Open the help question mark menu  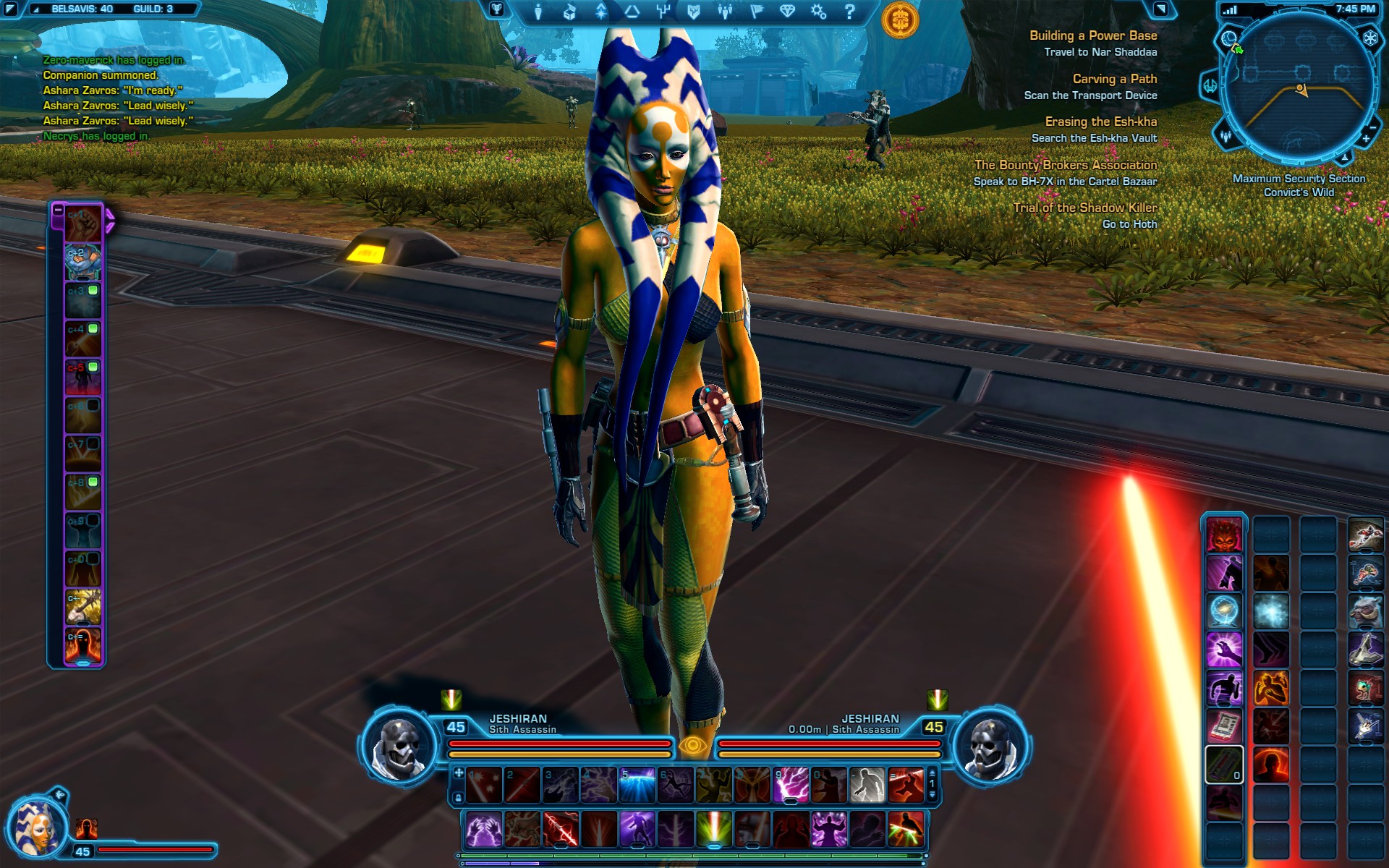click(850, 12)
